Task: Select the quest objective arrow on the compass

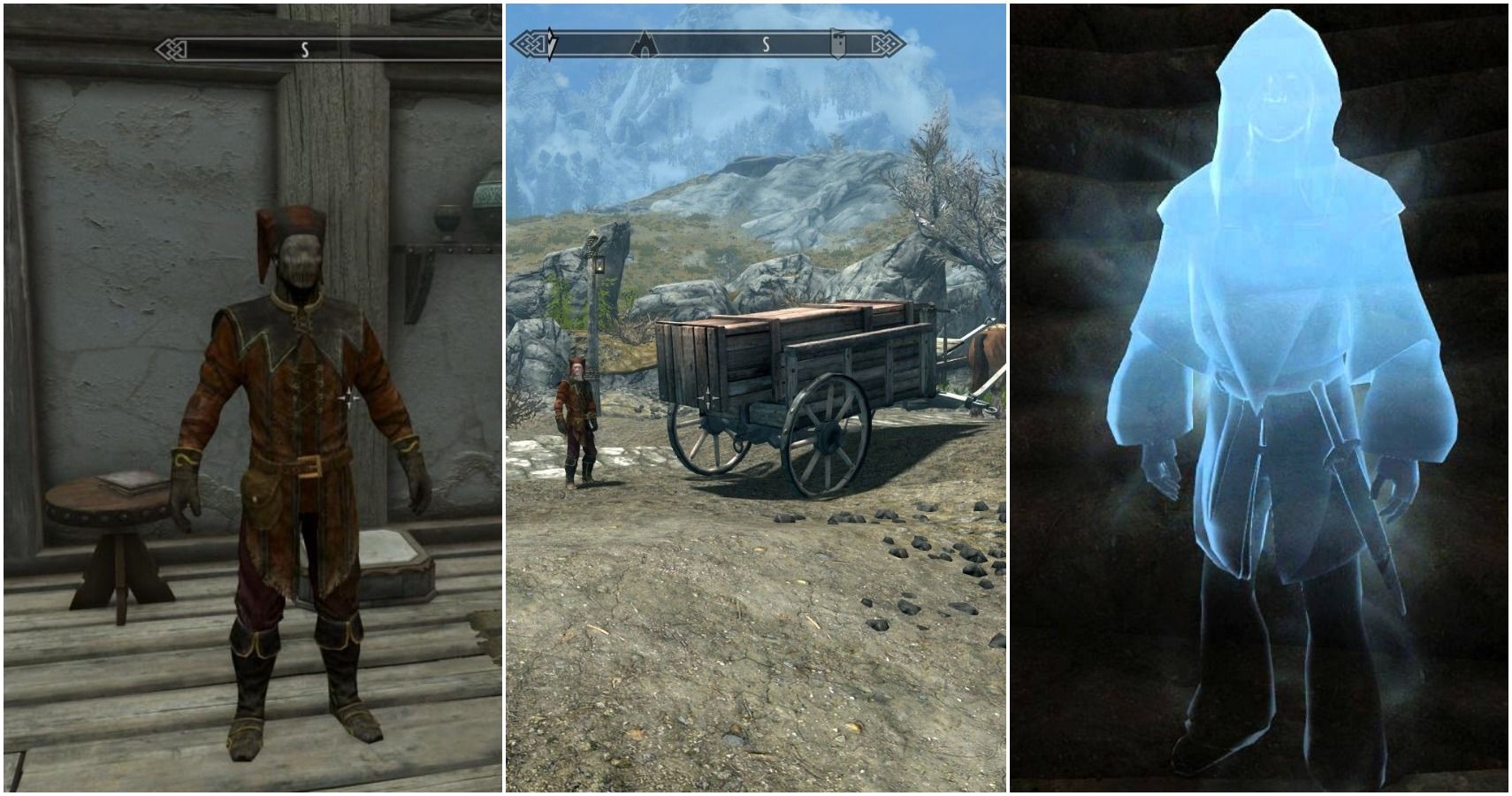Action: click(550, 44)
